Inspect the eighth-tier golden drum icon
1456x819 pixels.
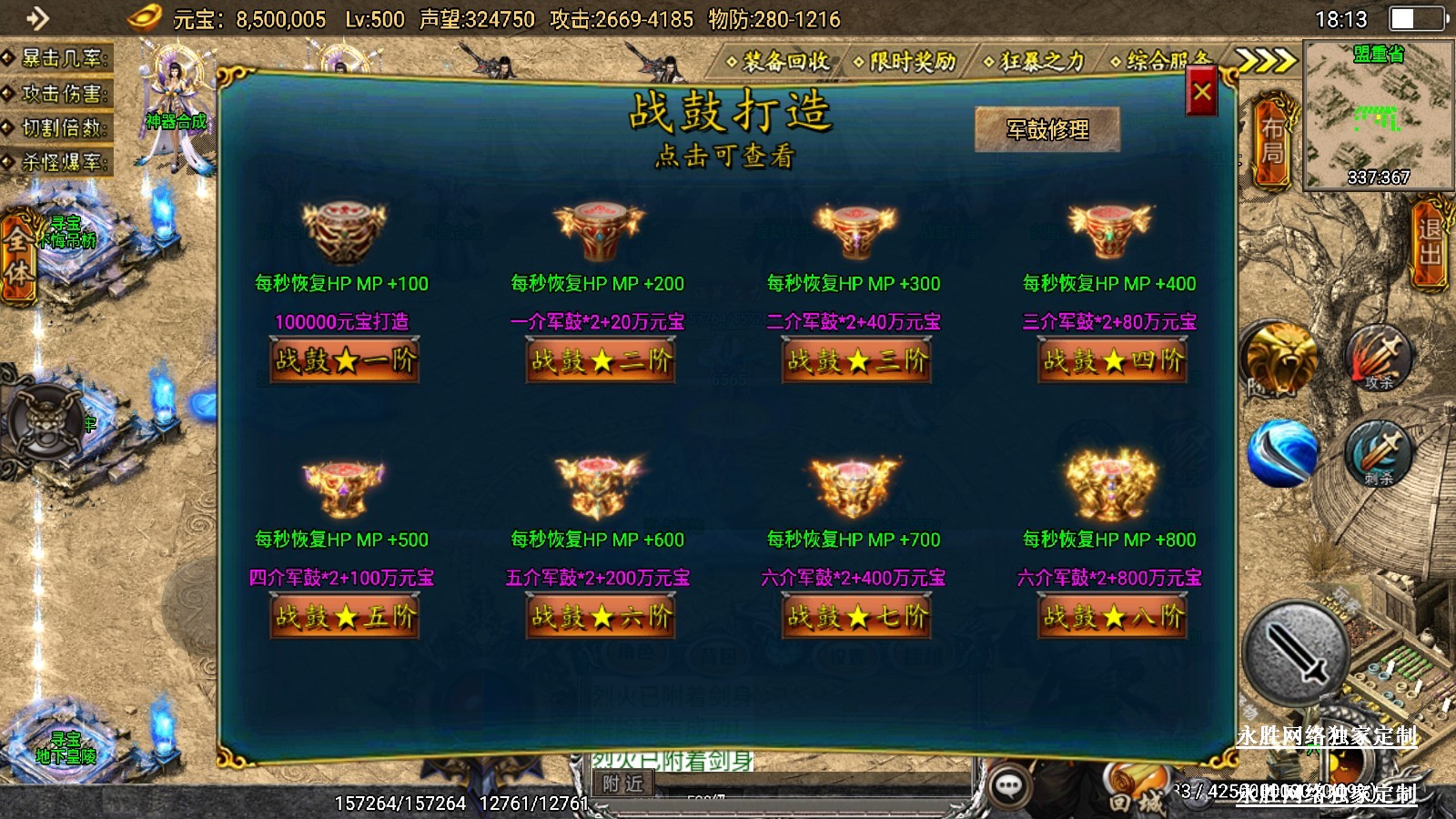point(1110,487)
